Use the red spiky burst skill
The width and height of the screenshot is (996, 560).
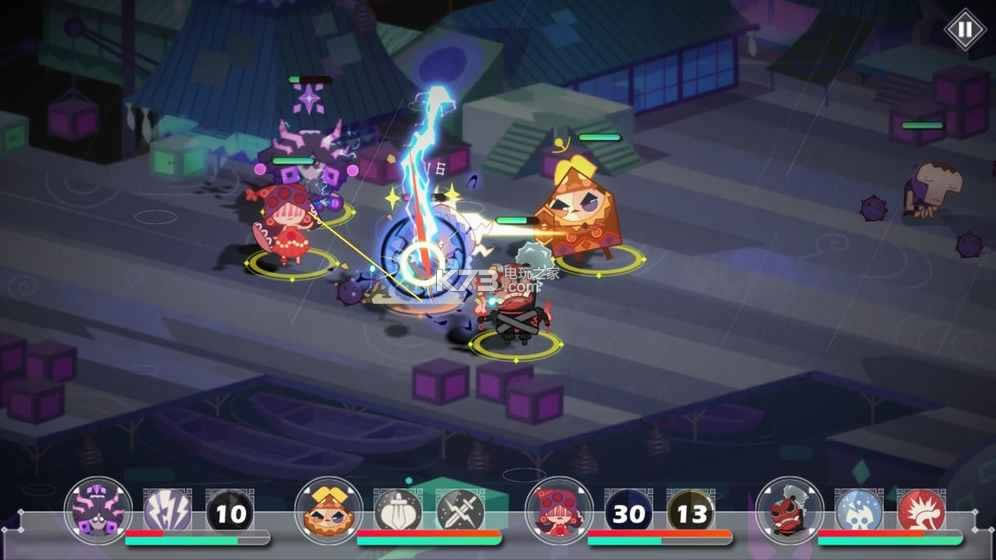point(921,513)
